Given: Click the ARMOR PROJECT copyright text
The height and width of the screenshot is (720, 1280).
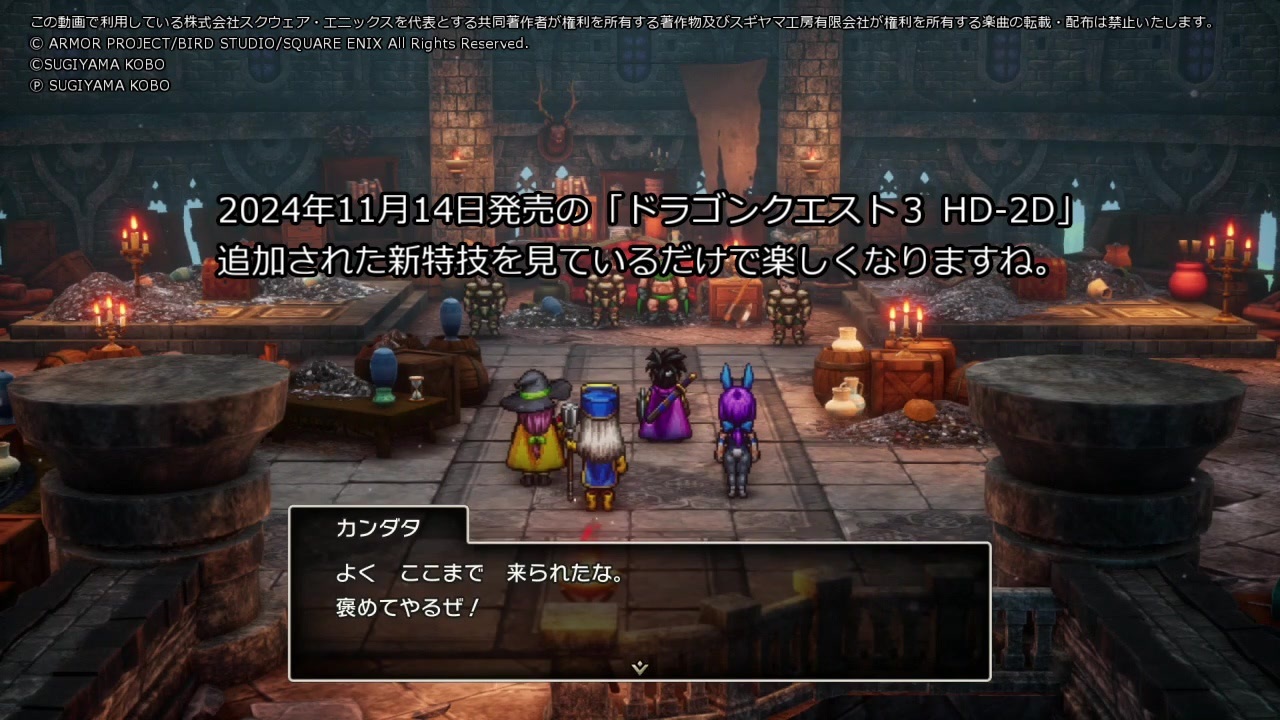Looking at the screenshot, I should [x=280, y=44].
